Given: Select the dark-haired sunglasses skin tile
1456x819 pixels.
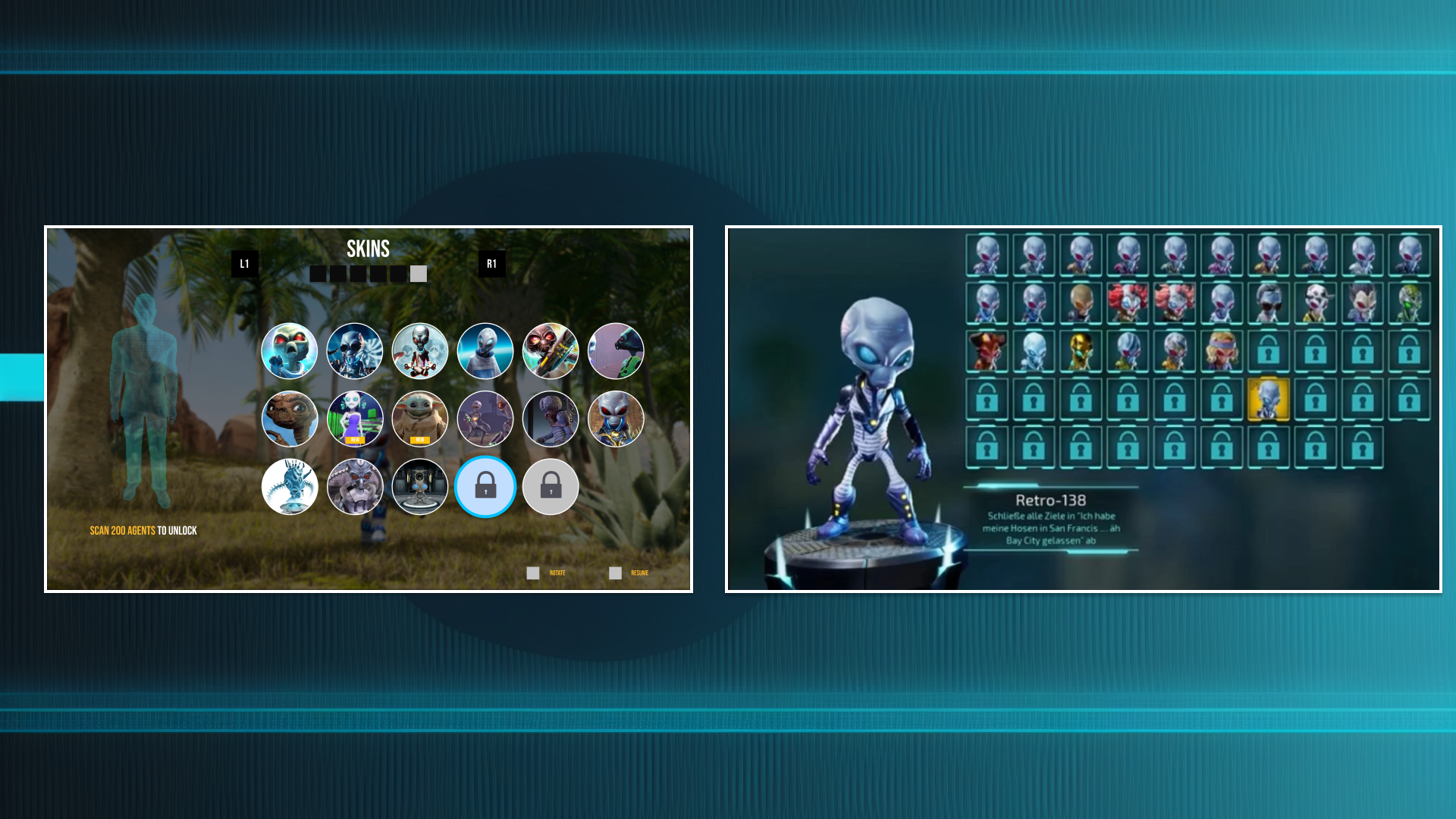Looking at the screenshot, I should pos(1268,303).
